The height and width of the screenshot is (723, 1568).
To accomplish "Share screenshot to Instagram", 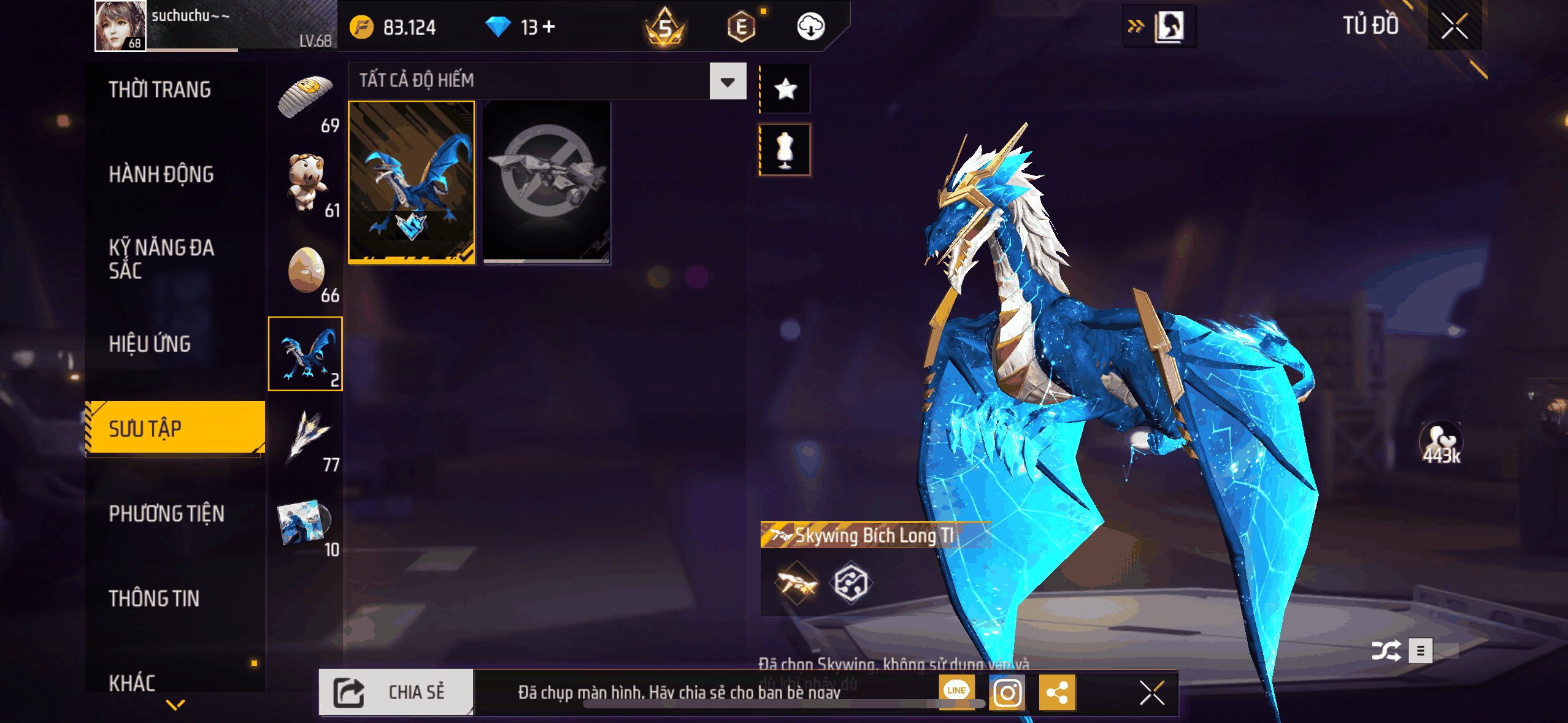I will coord(1007,693).
